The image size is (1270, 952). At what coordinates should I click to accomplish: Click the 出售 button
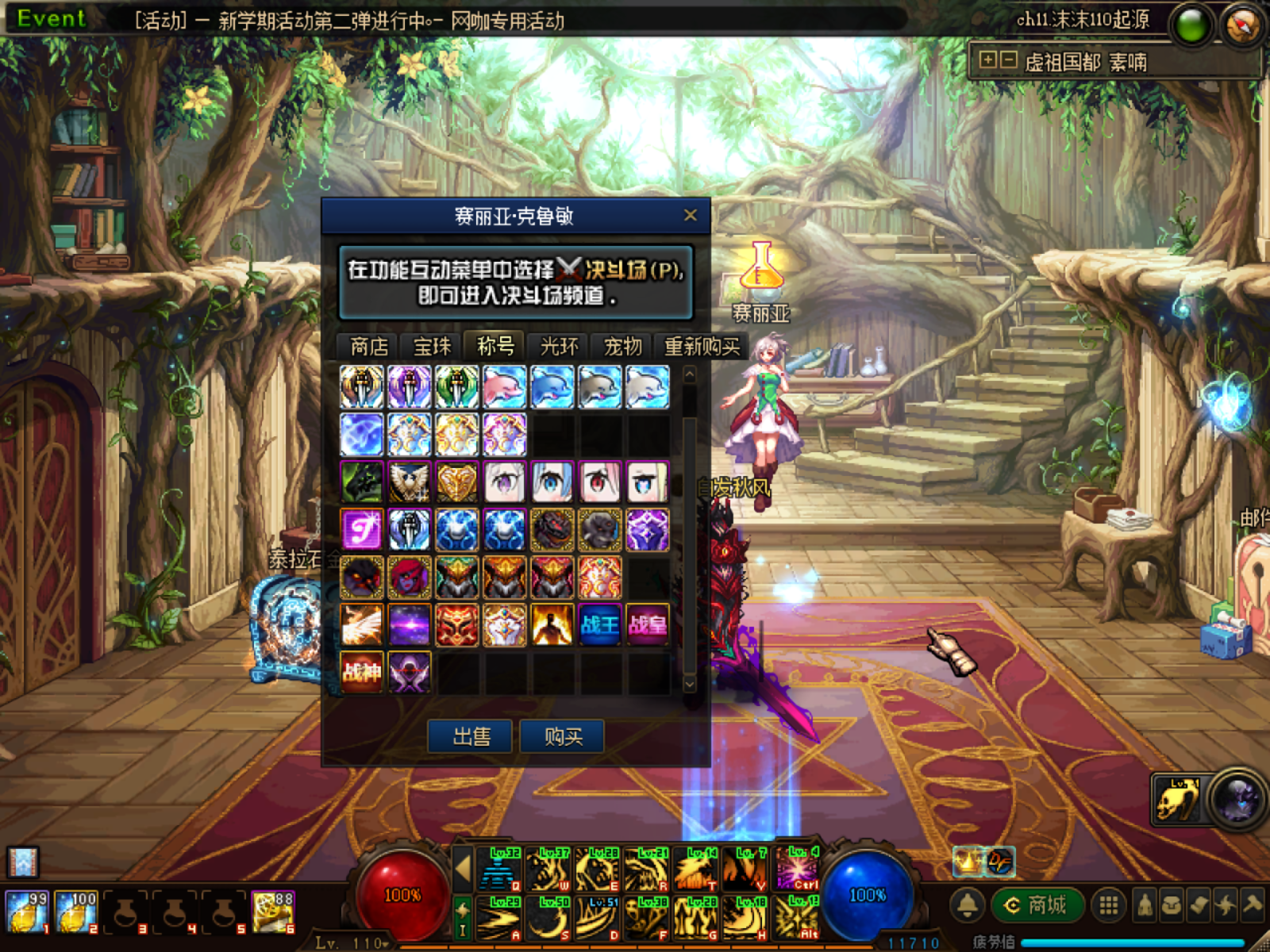tap(472, 736)
